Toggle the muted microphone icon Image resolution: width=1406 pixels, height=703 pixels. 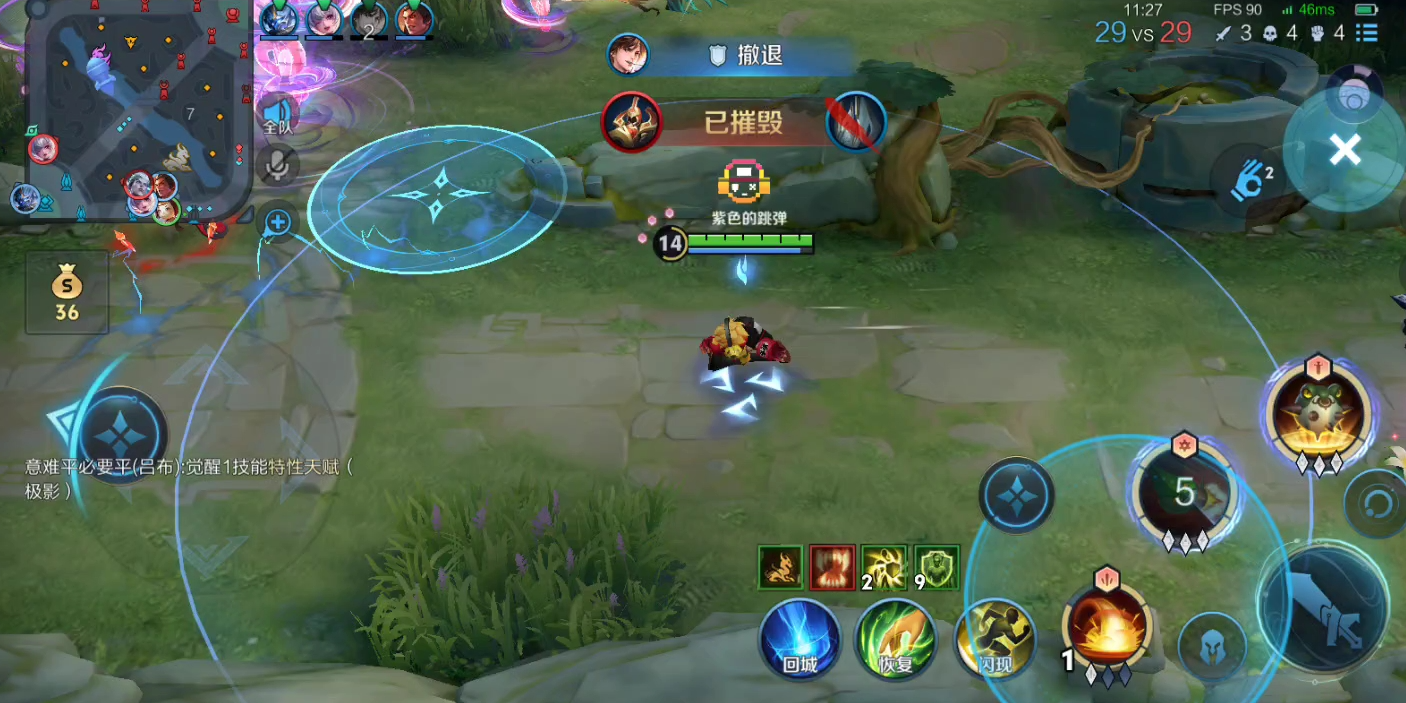(277, 164)
